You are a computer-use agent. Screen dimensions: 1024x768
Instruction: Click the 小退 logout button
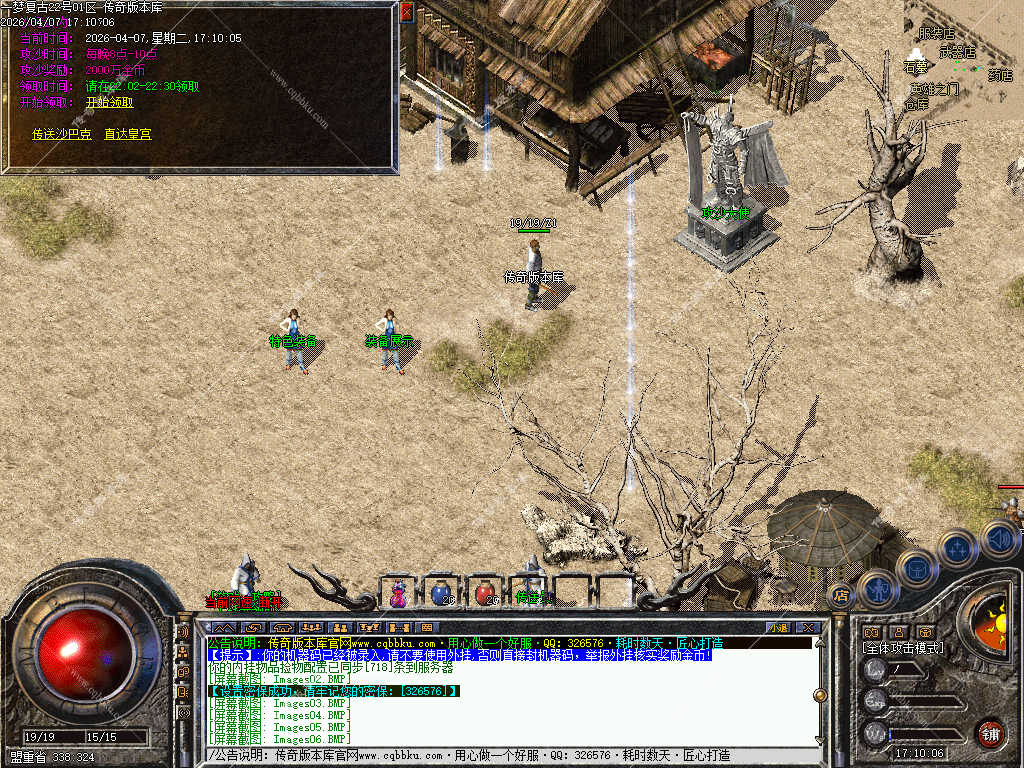tap(779, 628)
